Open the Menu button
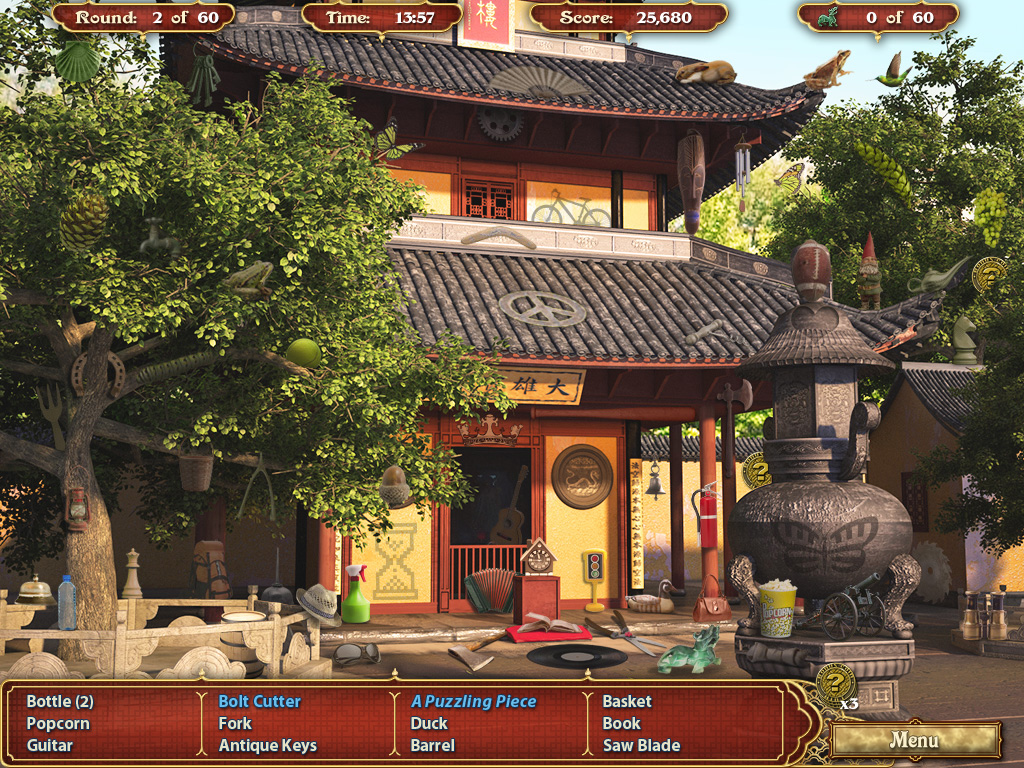Screen dimensions: 1024x768 tap(915, 740)
